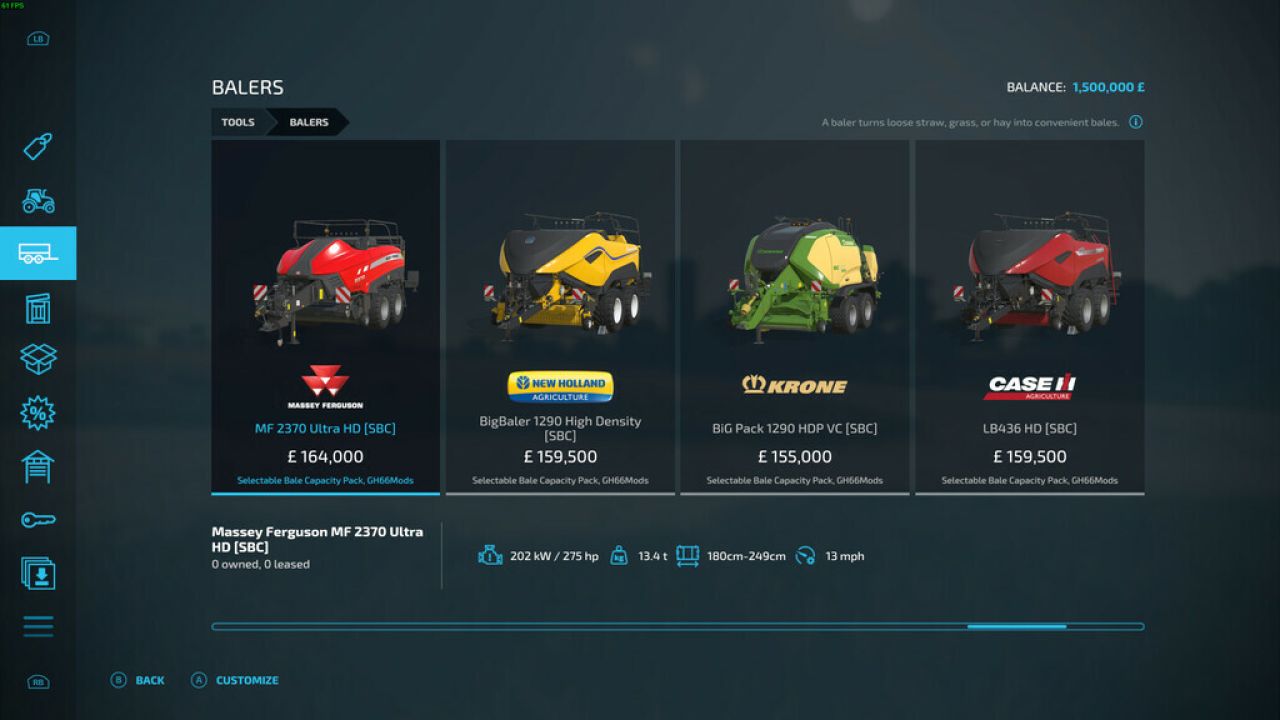
Task: Select the highlighted trailer Tools category icon
Action: 38,253
